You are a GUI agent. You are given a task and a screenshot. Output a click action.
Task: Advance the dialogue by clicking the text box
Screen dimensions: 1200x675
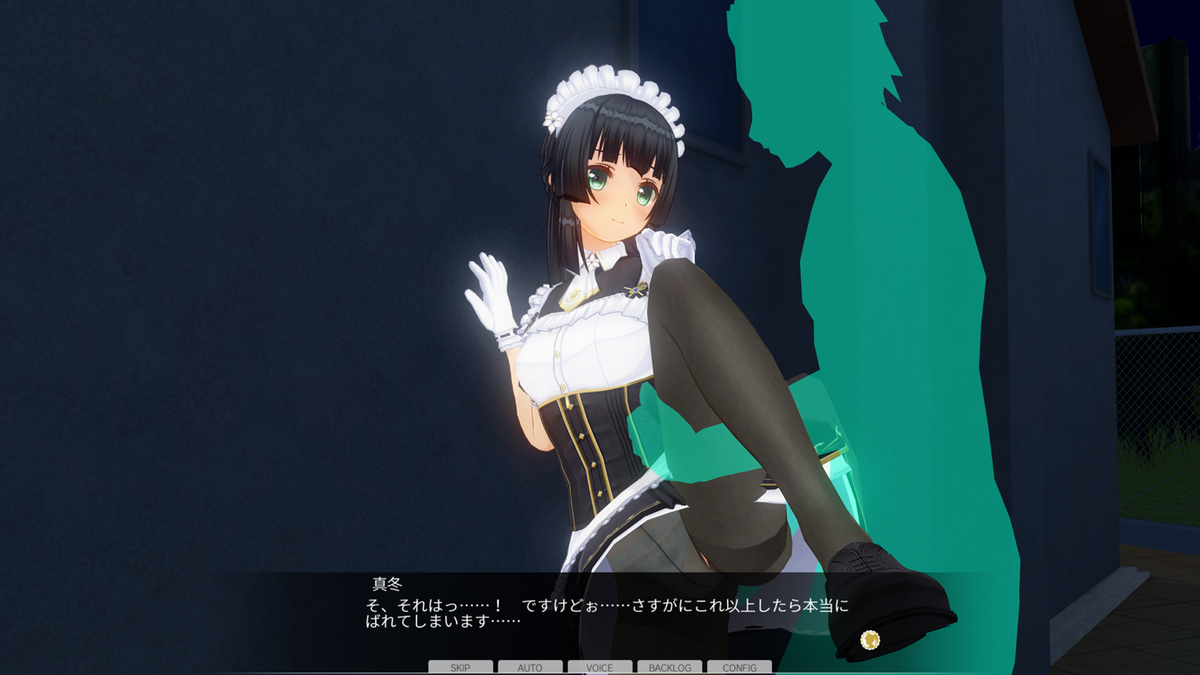(600, 615)
